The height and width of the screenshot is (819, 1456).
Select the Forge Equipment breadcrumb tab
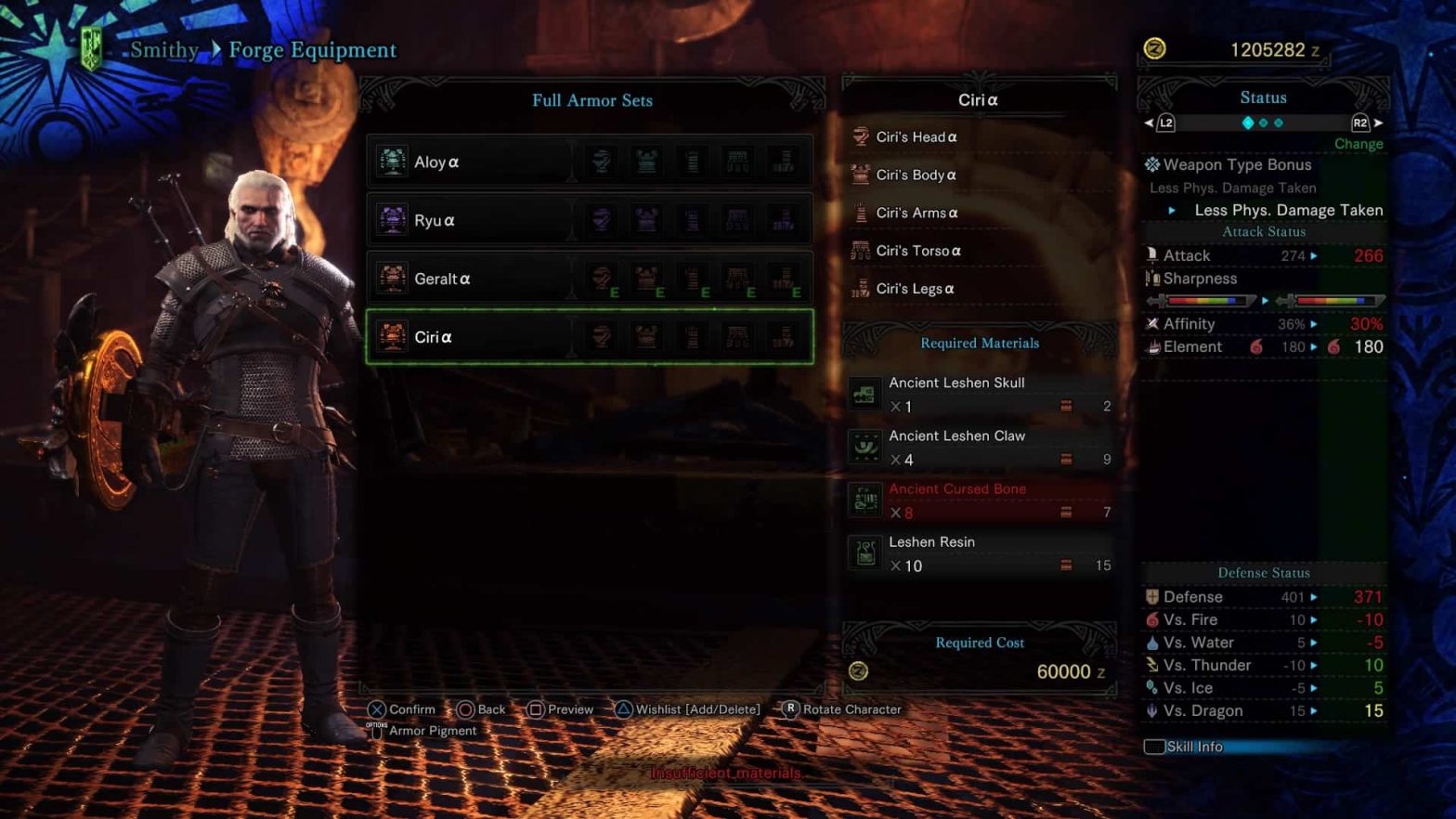[312, 50]
